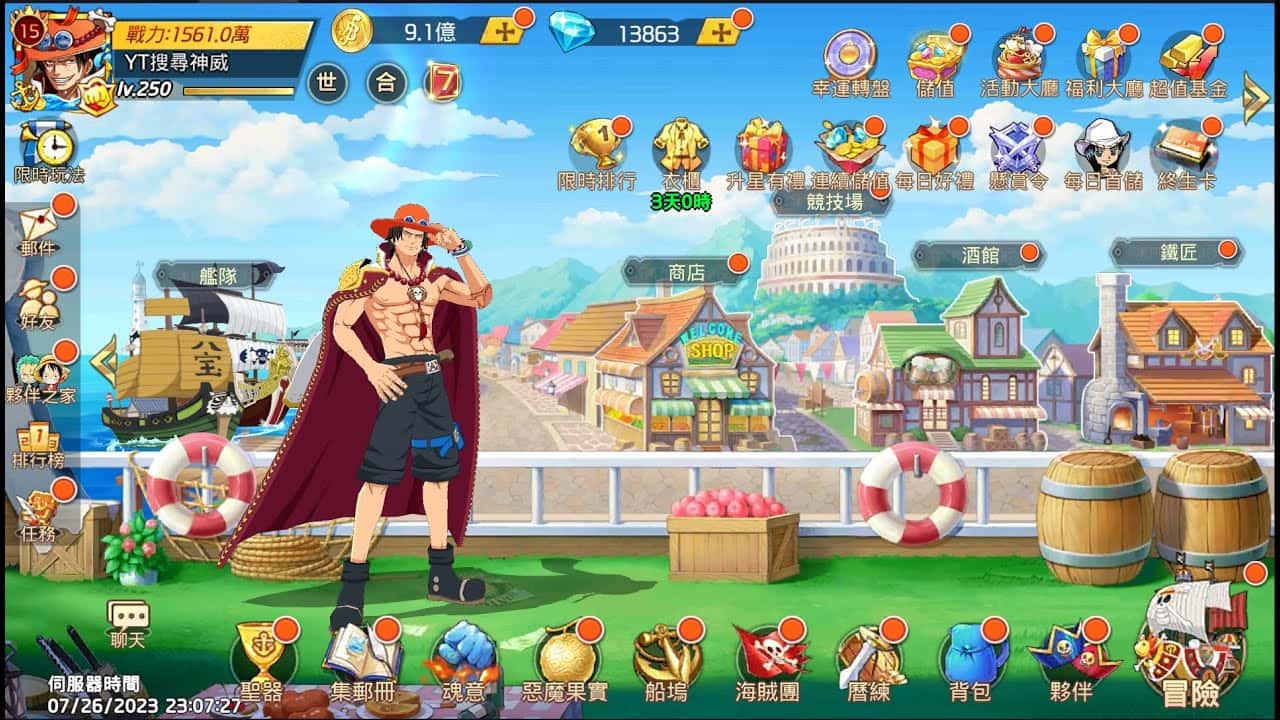
Task: Open the 背包 backpack
Action: [x=969, y=656]
